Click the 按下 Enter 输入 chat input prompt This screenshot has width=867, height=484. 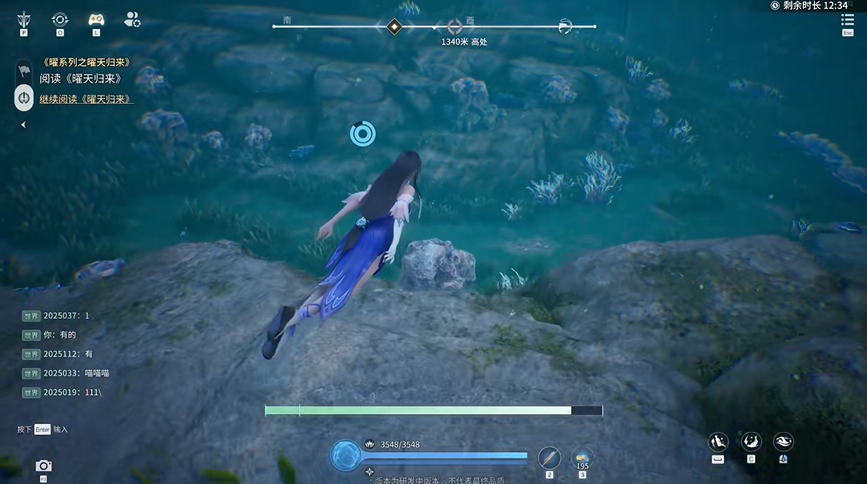pyautogui.click(x=42, y=429)
